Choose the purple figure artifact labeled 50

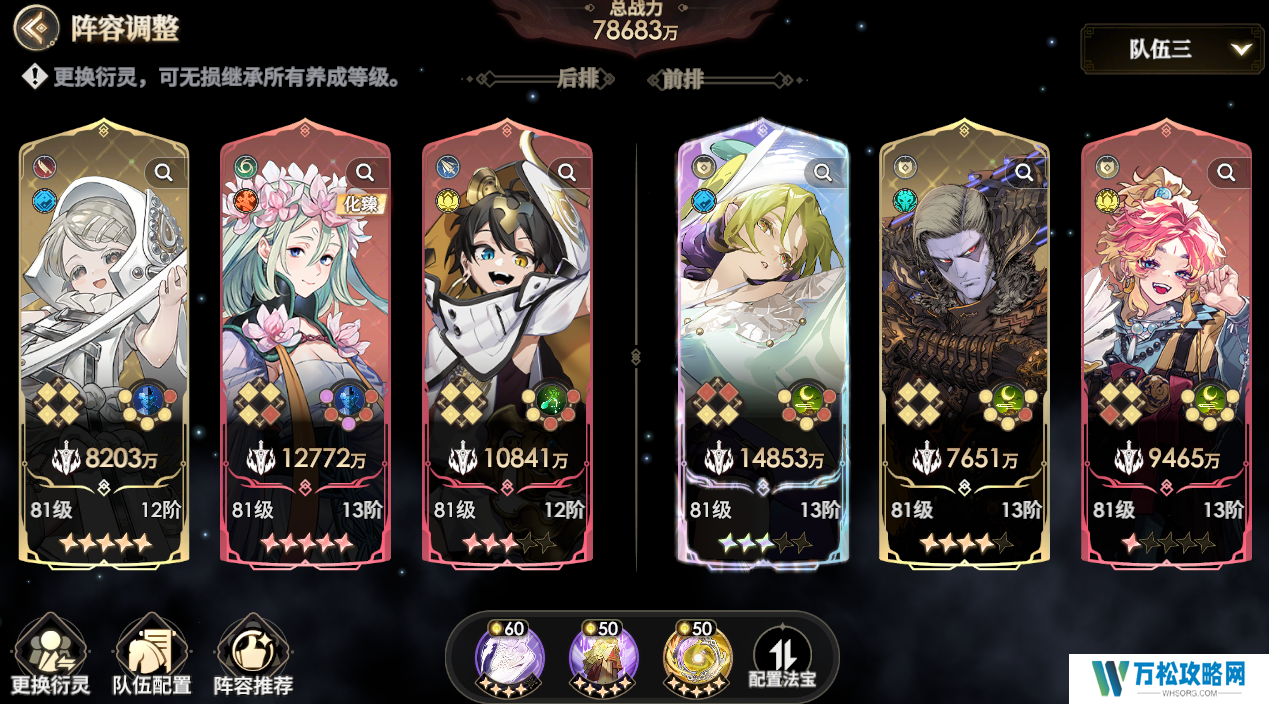(x=603, y=658)
